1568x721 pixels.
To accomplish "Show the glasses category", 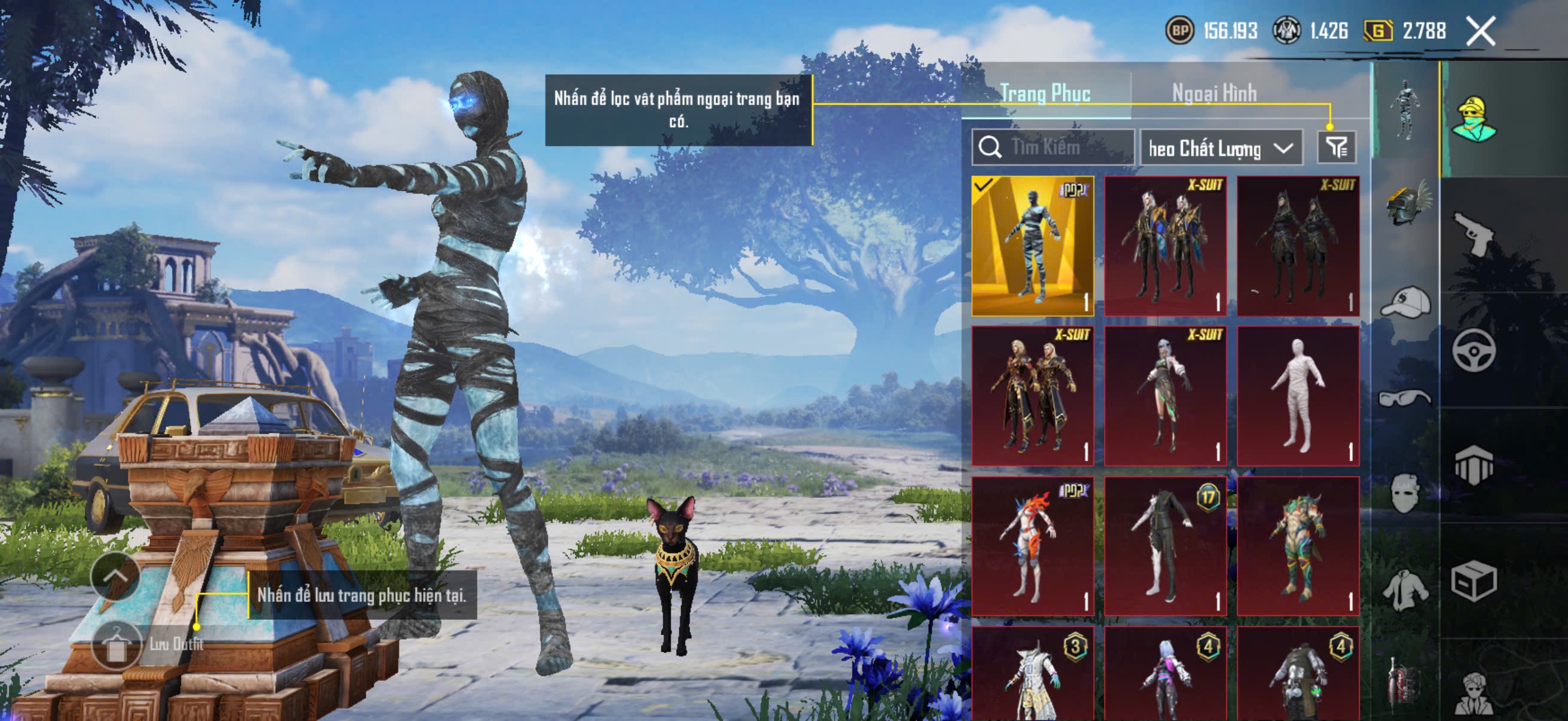I will point(1404,399).
